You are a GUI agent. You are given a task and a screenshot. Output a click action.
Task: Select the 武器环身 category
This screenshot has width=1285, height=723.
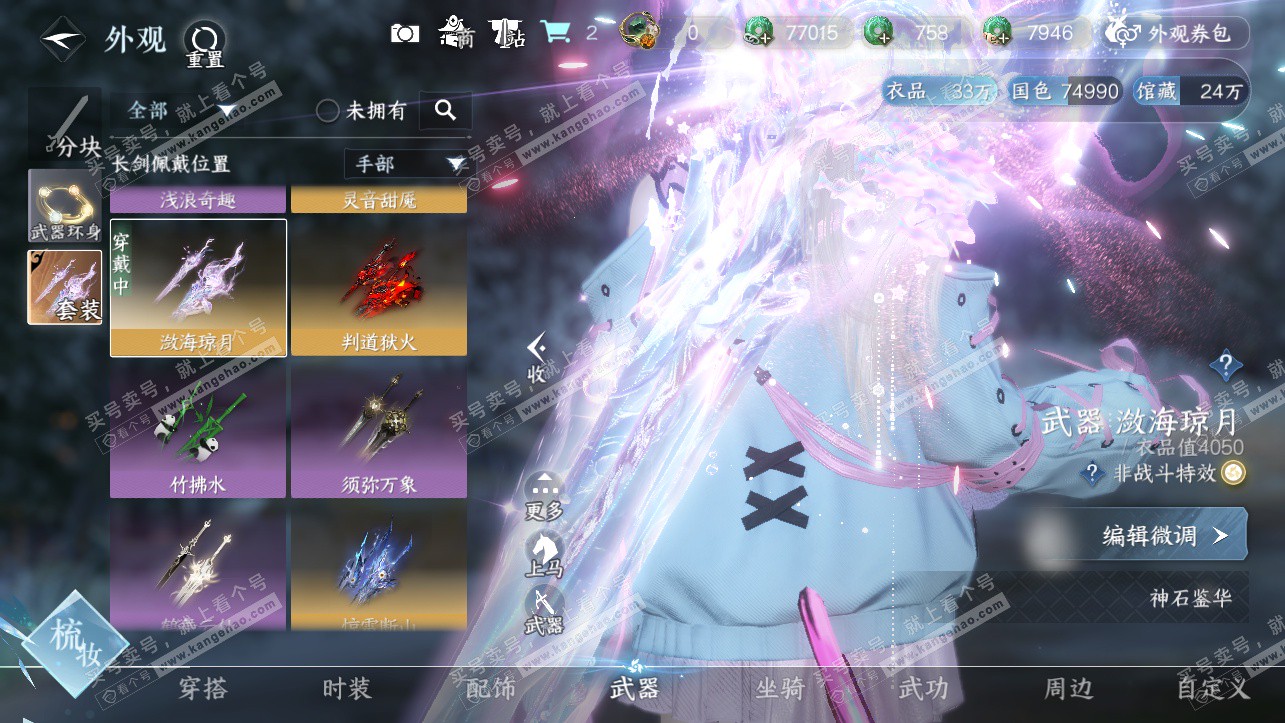[64, 206]
